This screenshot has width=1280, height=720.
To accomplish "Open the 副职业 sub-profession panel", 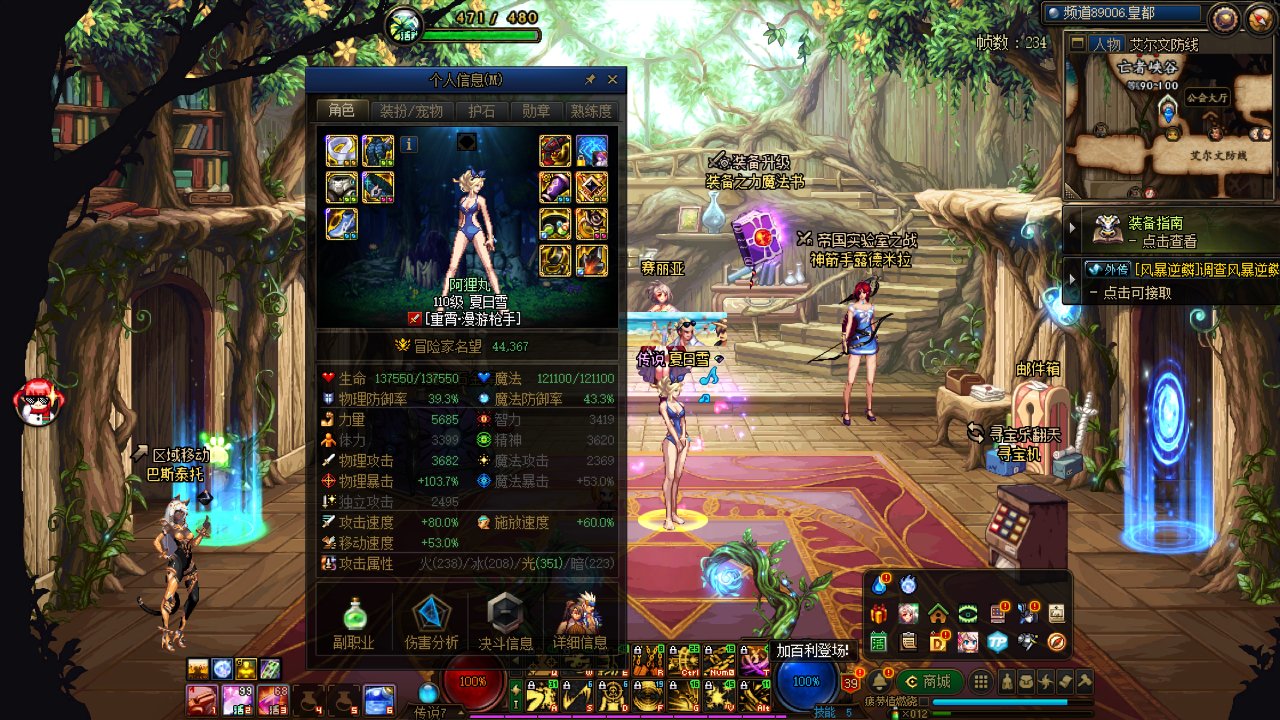I will tap(354, 622).
